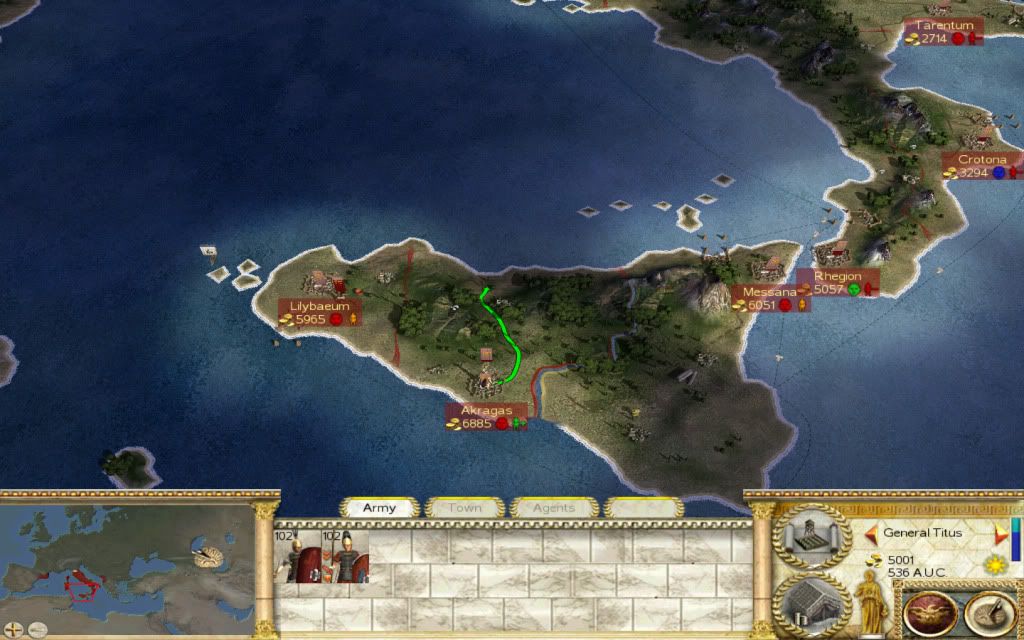Open the Town tab
The width and height of the screenshot is (1024, 640).
click(x=464, y=508)
